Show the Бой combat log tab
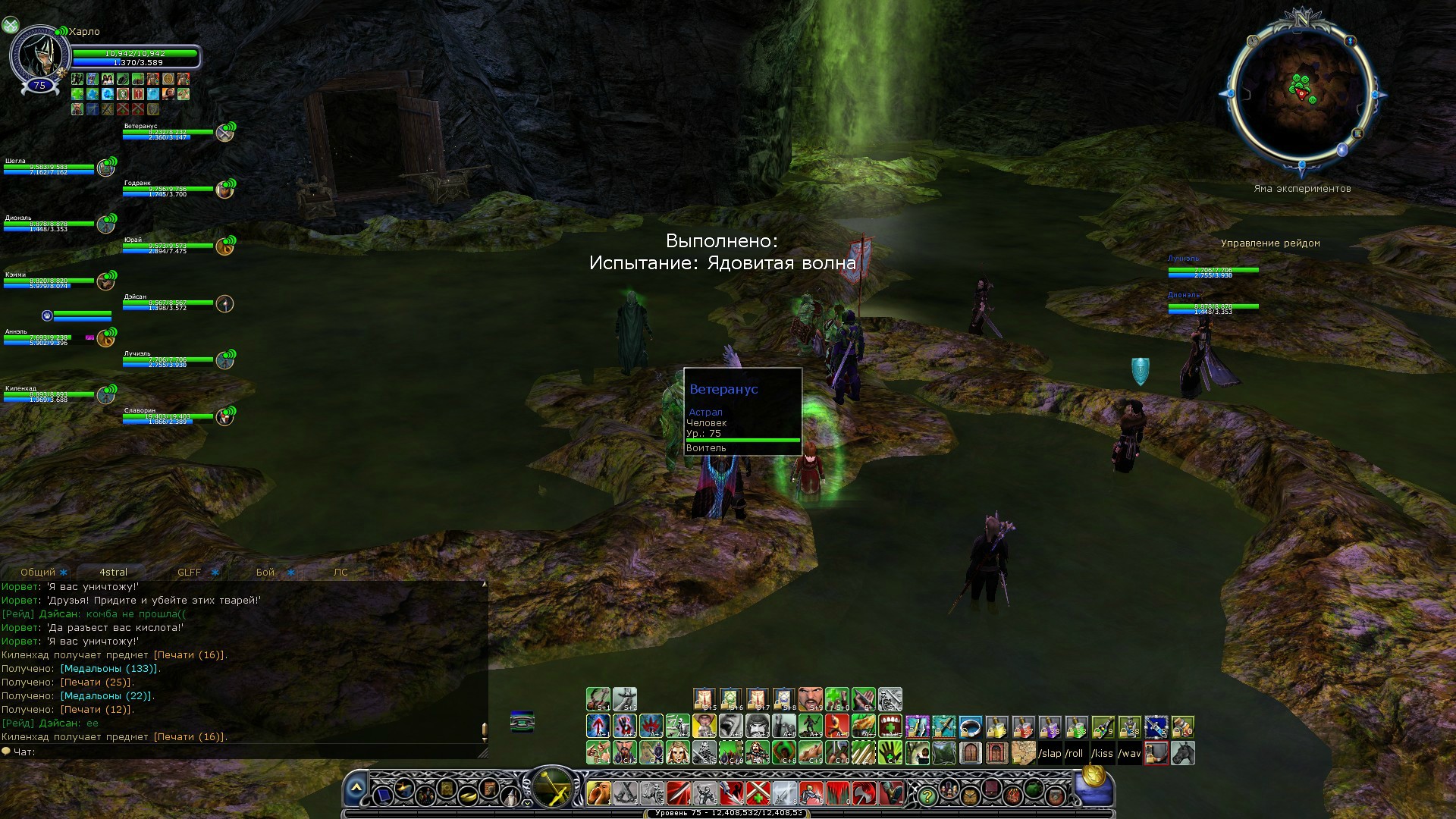1456x819 pixels. tap(265, 573)
